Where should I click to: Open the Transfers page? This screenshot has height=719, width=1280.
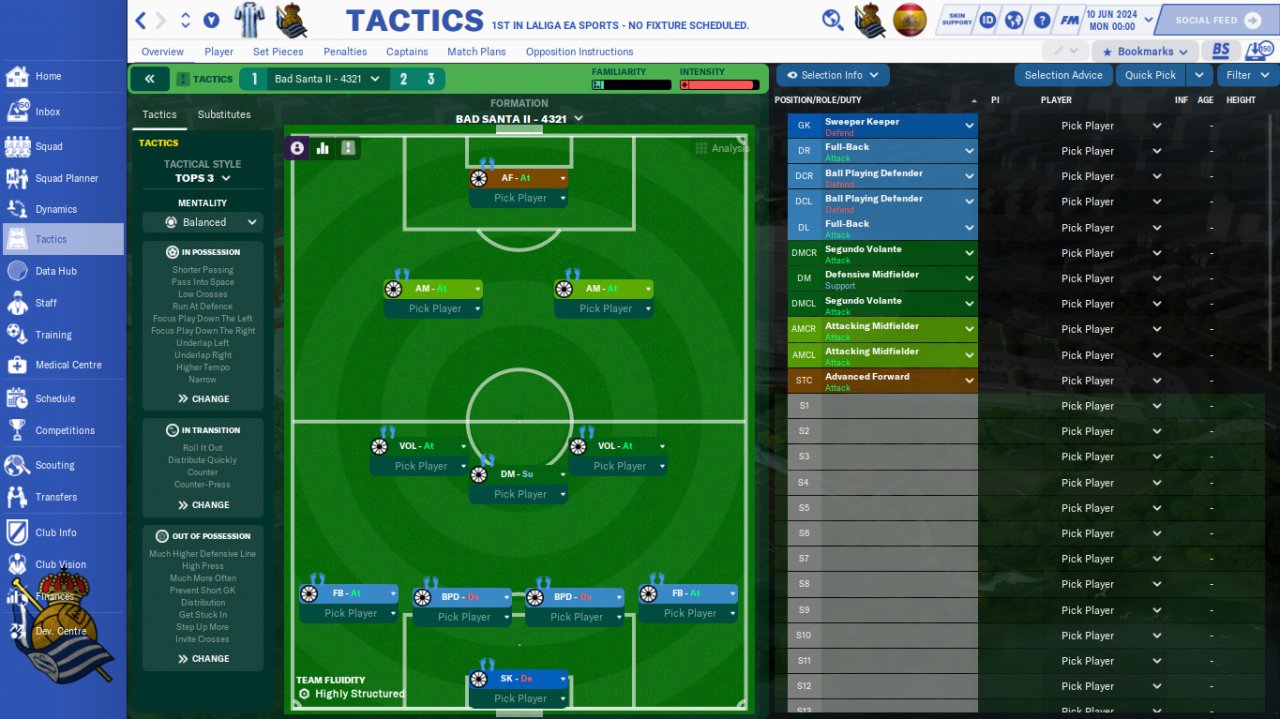coord(55,497)
